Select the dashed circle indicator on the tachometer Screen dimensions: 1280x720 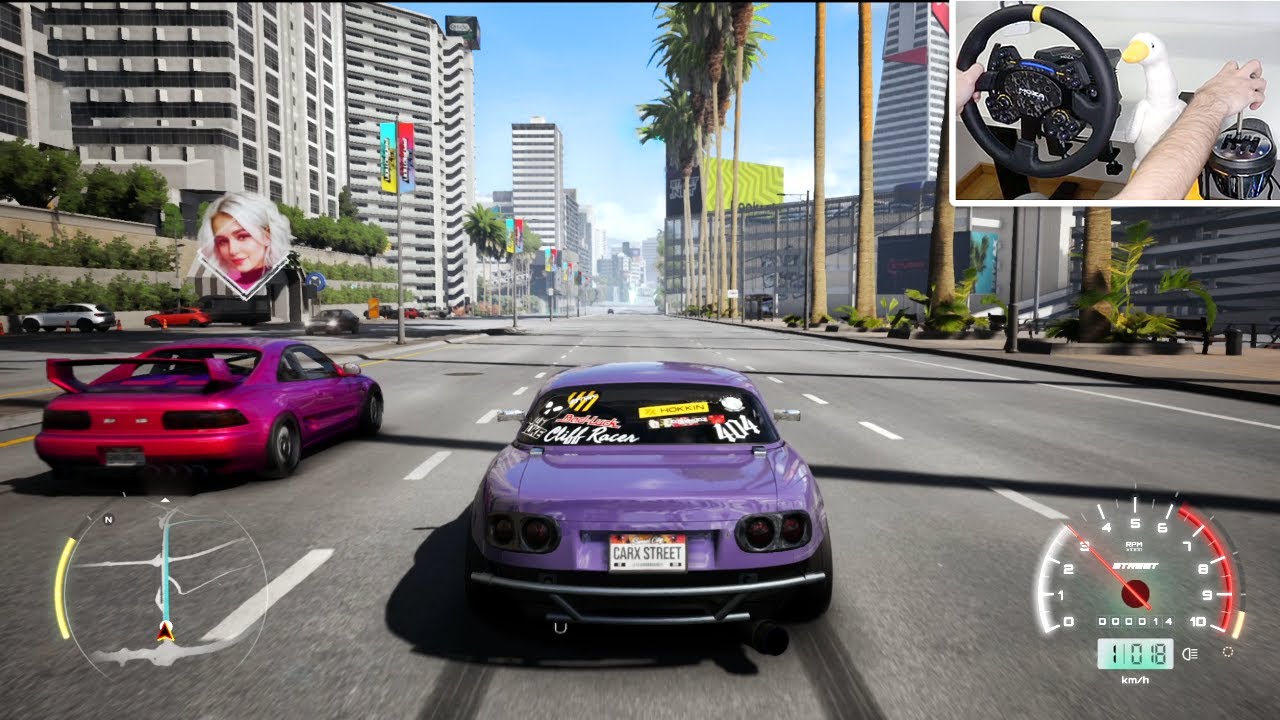point(1228,651)
